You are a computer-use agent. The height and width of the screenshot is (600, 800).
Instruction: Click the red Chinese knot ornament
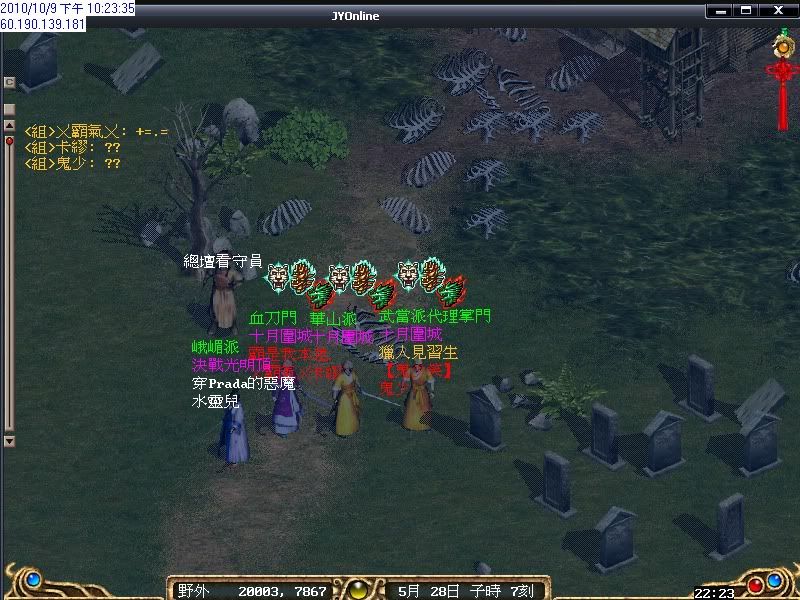[x=781, y=88]
